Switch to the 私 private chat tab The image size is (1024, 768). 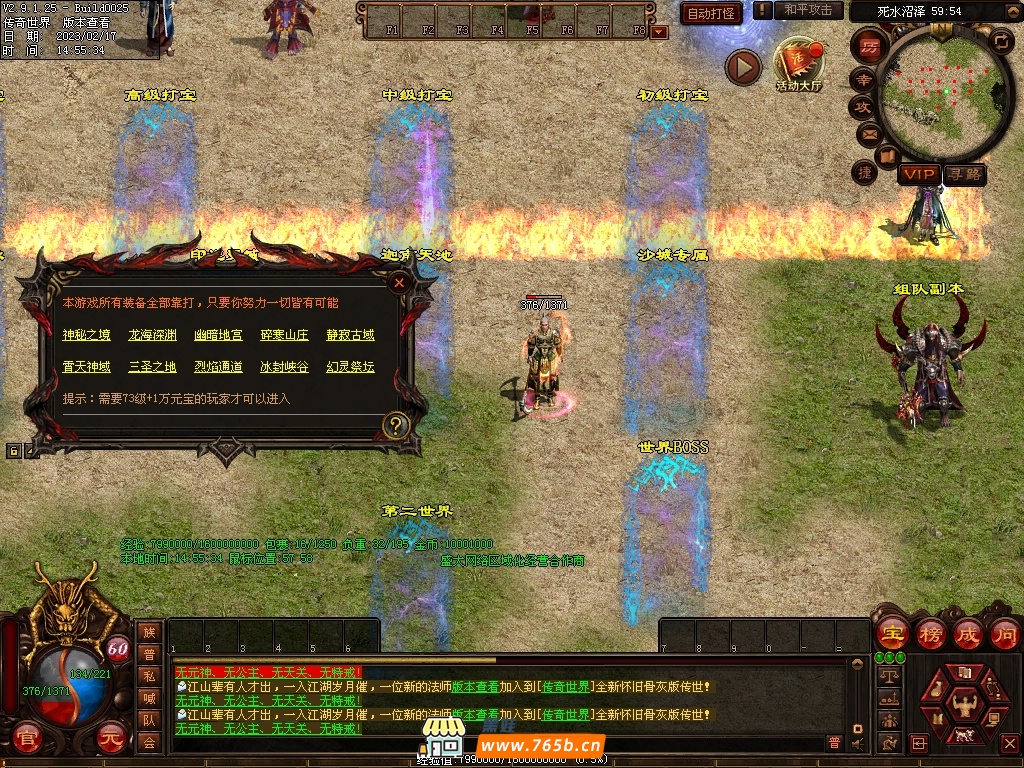click(149, 675)
